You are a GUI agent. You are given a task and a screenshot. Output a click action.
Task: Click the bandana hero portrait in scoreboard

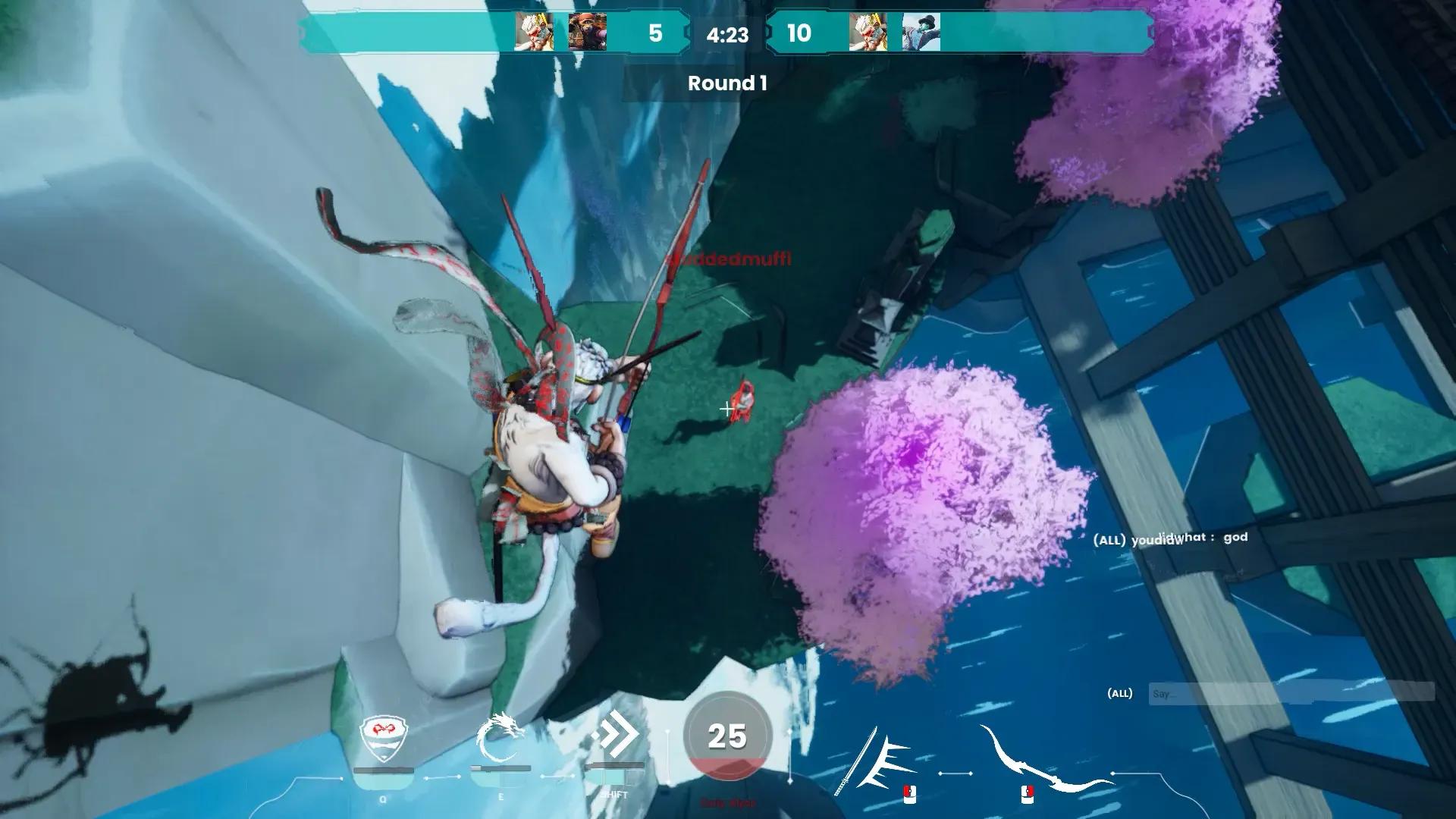pyautogui.click(x=587, y=33)
